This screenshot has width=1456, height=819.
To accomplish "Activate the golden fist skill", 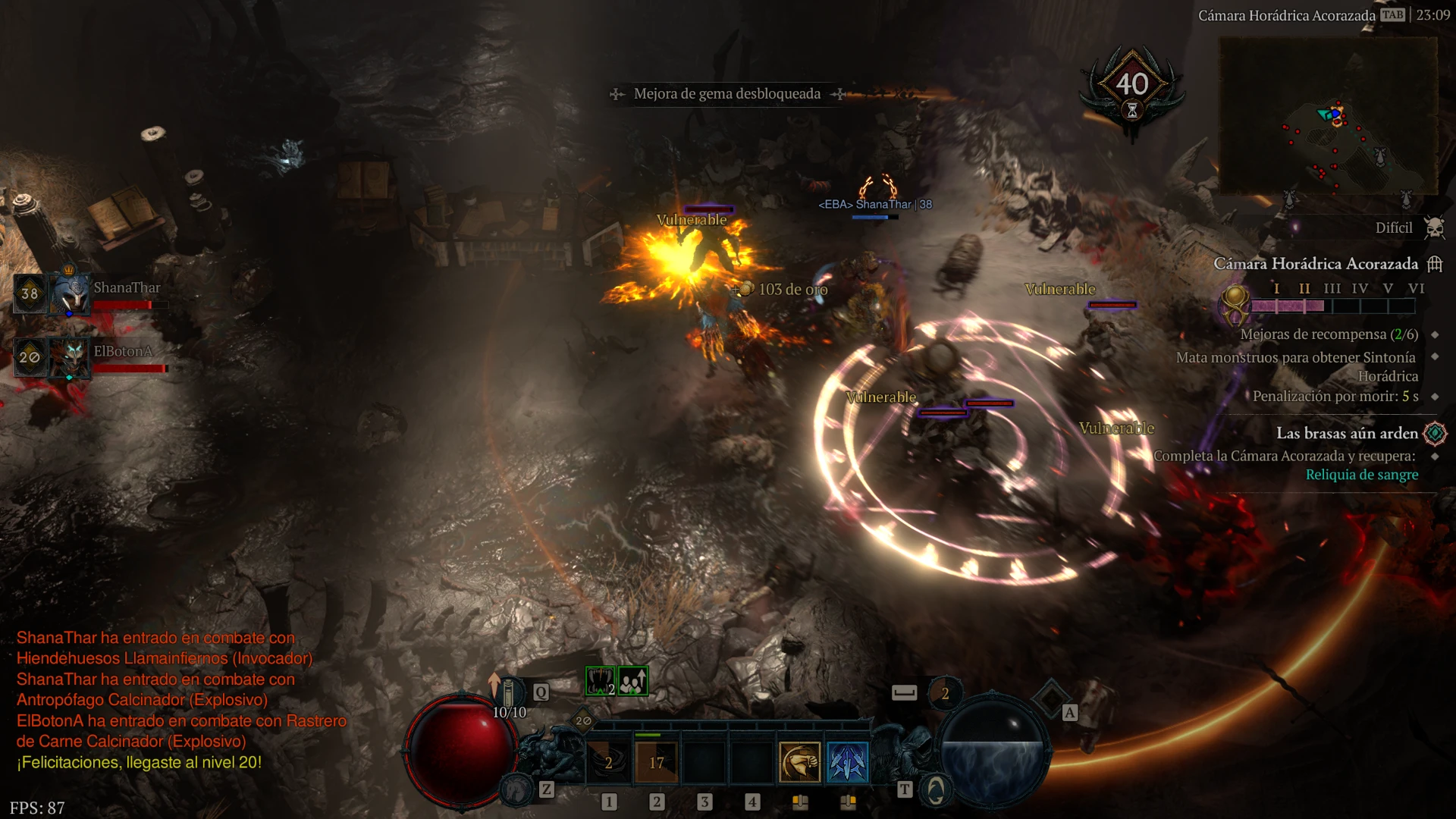I will coord(799,762).
